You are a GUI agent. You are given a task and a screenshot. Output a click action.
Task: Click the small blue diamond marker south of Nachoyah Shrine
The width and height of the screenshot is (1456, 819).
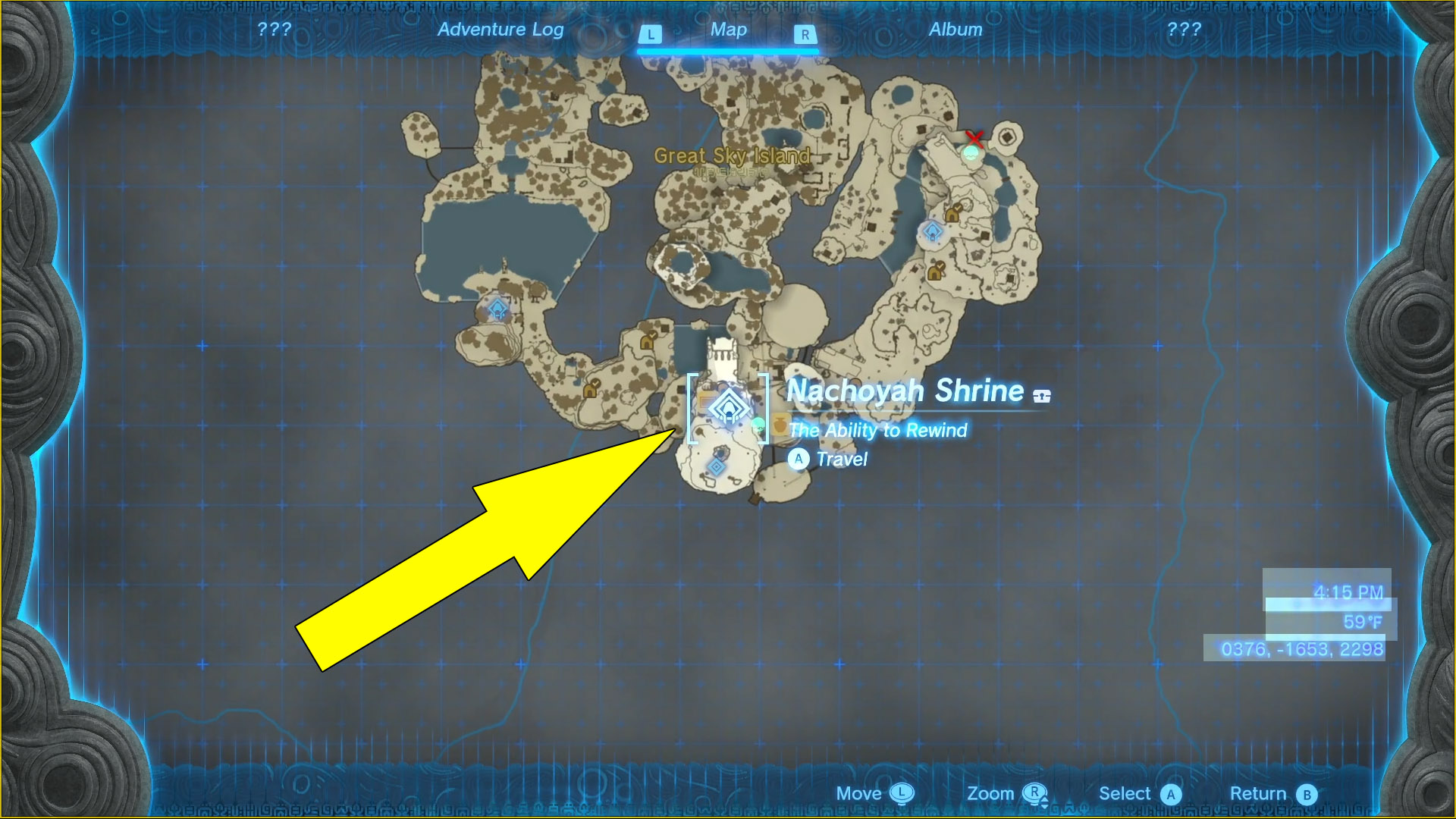[x=716, y=466]
